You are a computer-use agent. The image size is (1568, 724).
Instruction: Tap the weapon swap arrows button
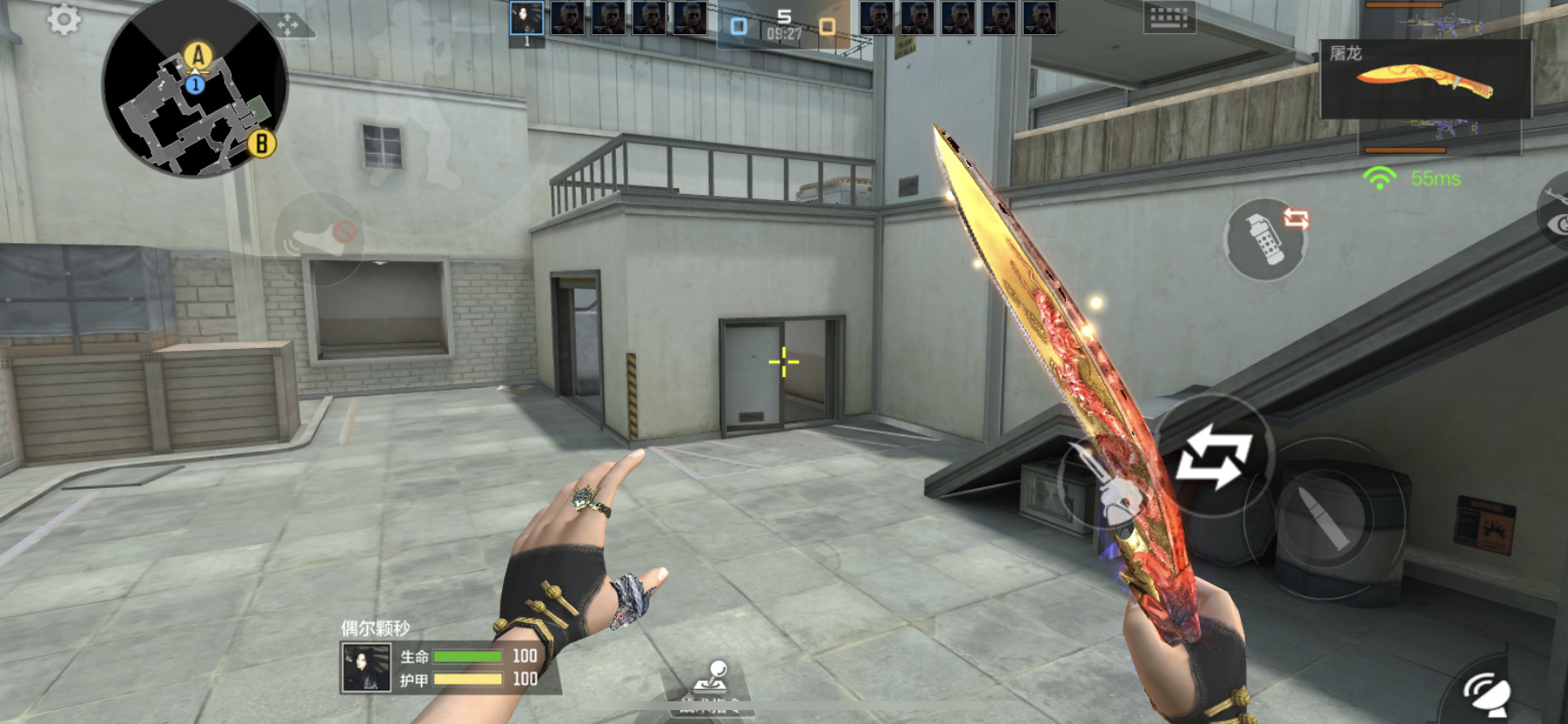1214,456
